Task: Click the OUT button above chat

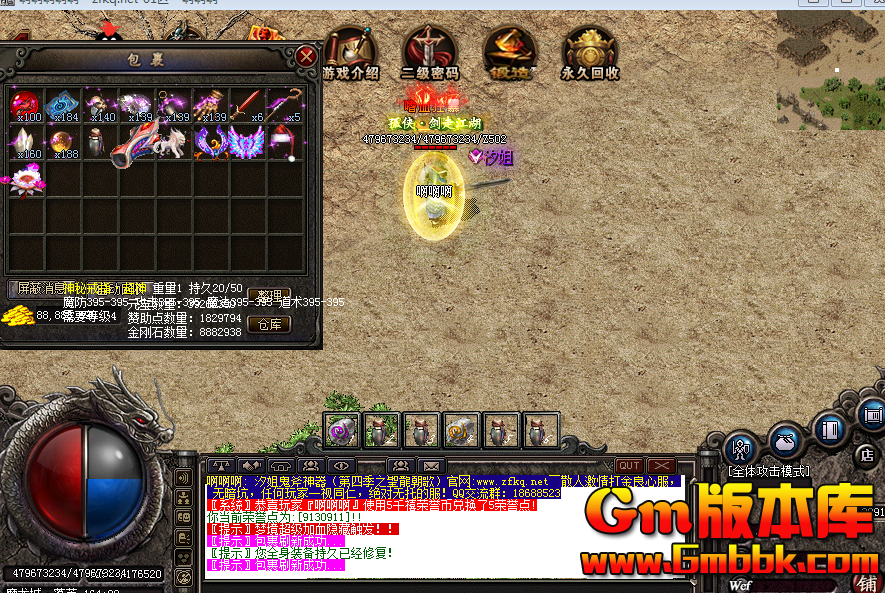Action: [x=629, y=466]
